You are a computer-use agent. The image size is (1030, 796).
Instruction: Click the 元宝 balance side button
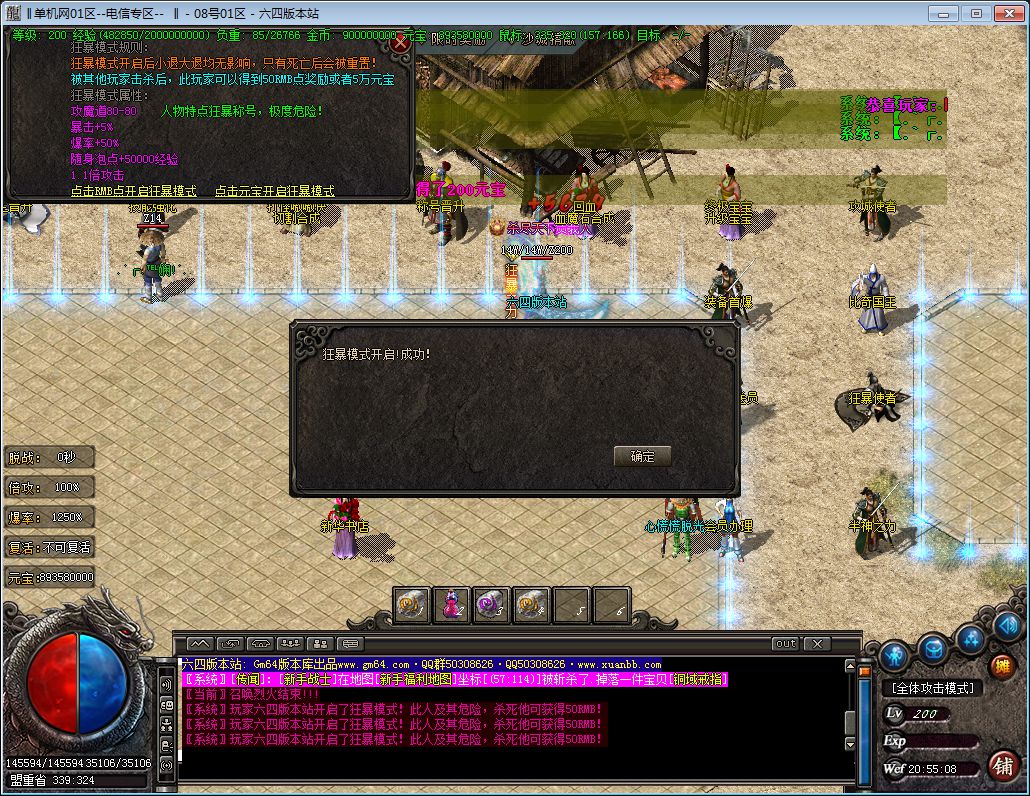point(50,577)
